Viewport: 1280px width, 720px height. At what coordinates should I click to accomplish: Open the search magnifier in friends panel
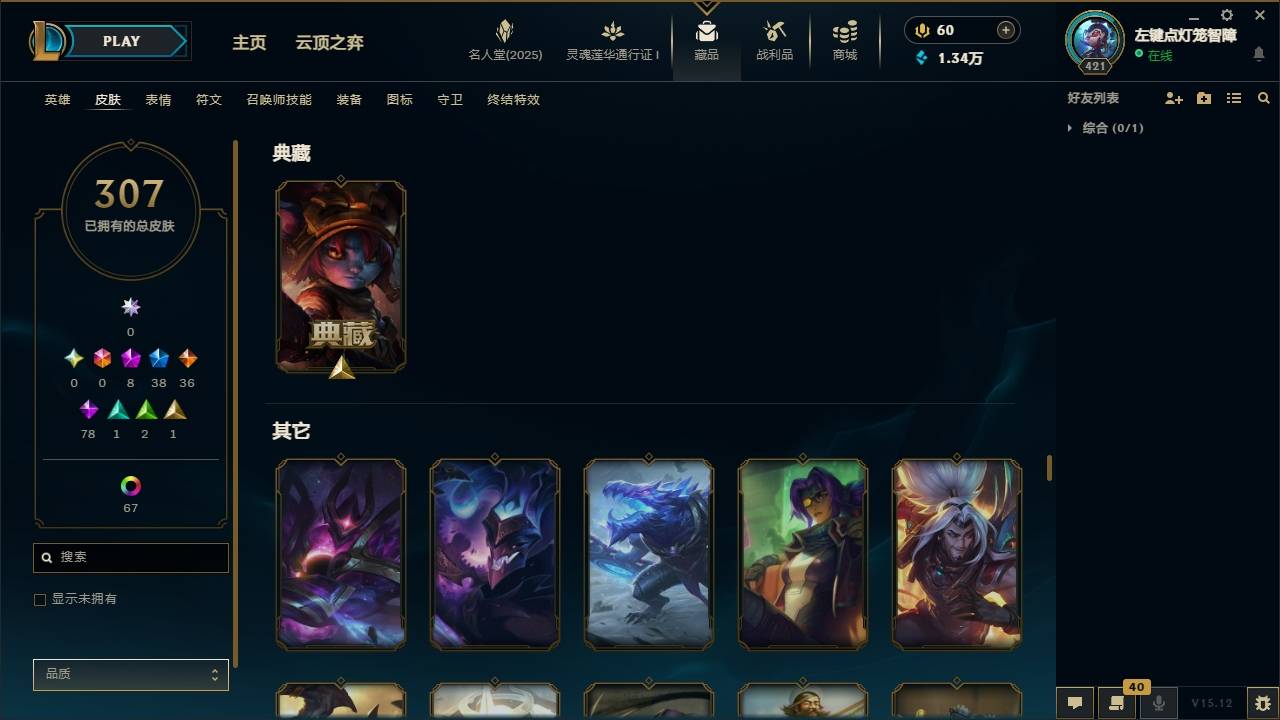coord(1264,98)
